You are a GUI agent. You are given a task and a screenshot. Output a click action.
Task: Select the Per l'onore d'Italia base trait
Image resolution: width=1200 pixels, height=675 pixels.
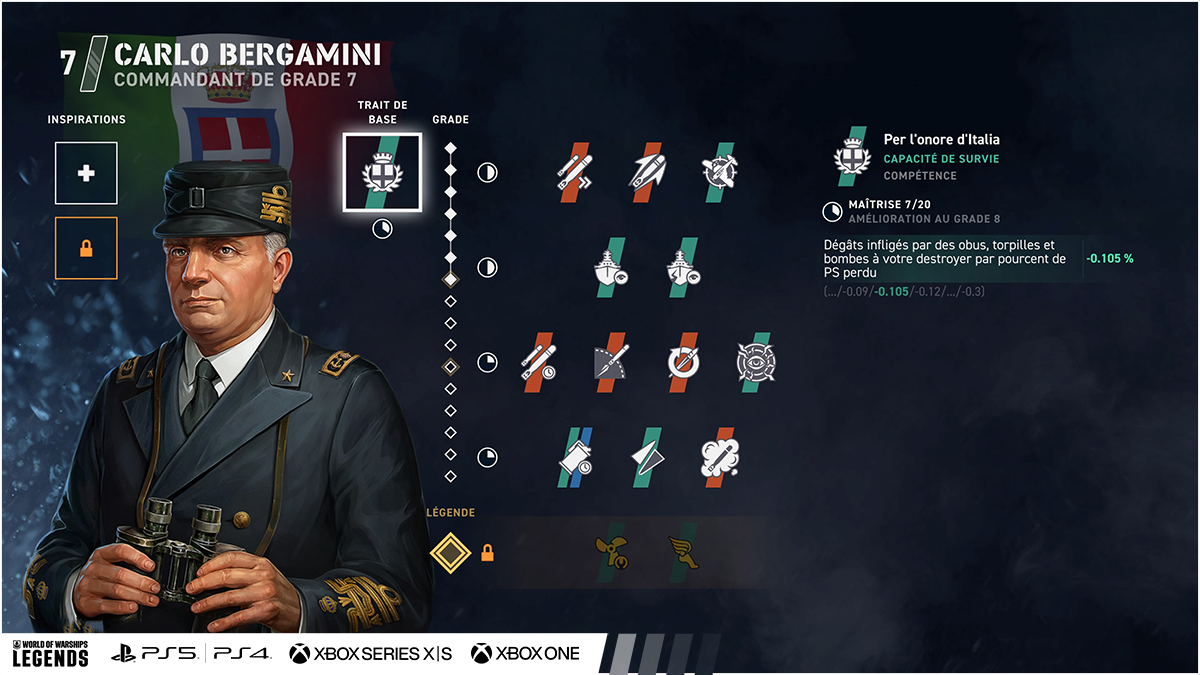(x=382, y=172)
